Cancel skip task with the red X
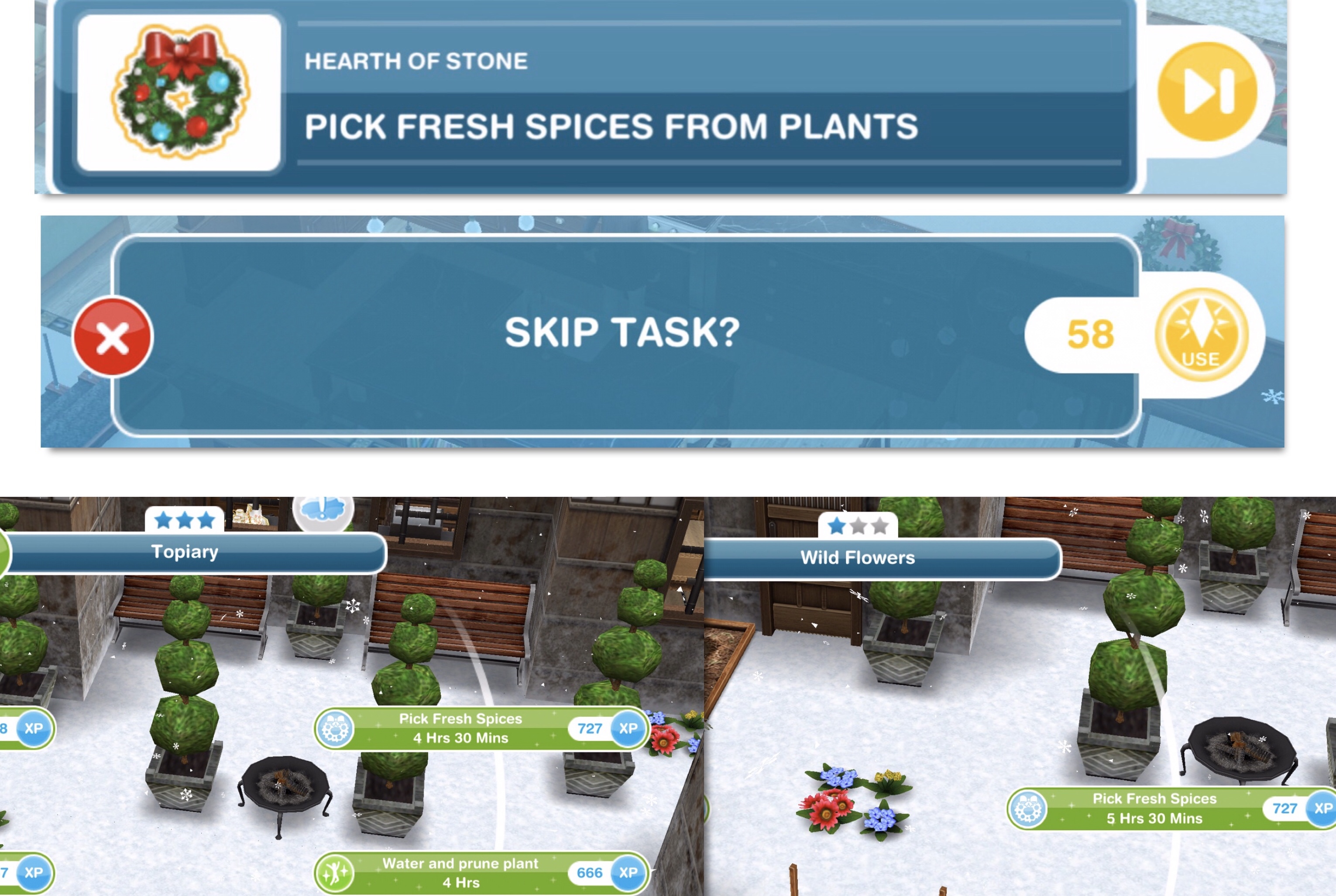Screen dimensions: 1336x896 tap(113, 337)
